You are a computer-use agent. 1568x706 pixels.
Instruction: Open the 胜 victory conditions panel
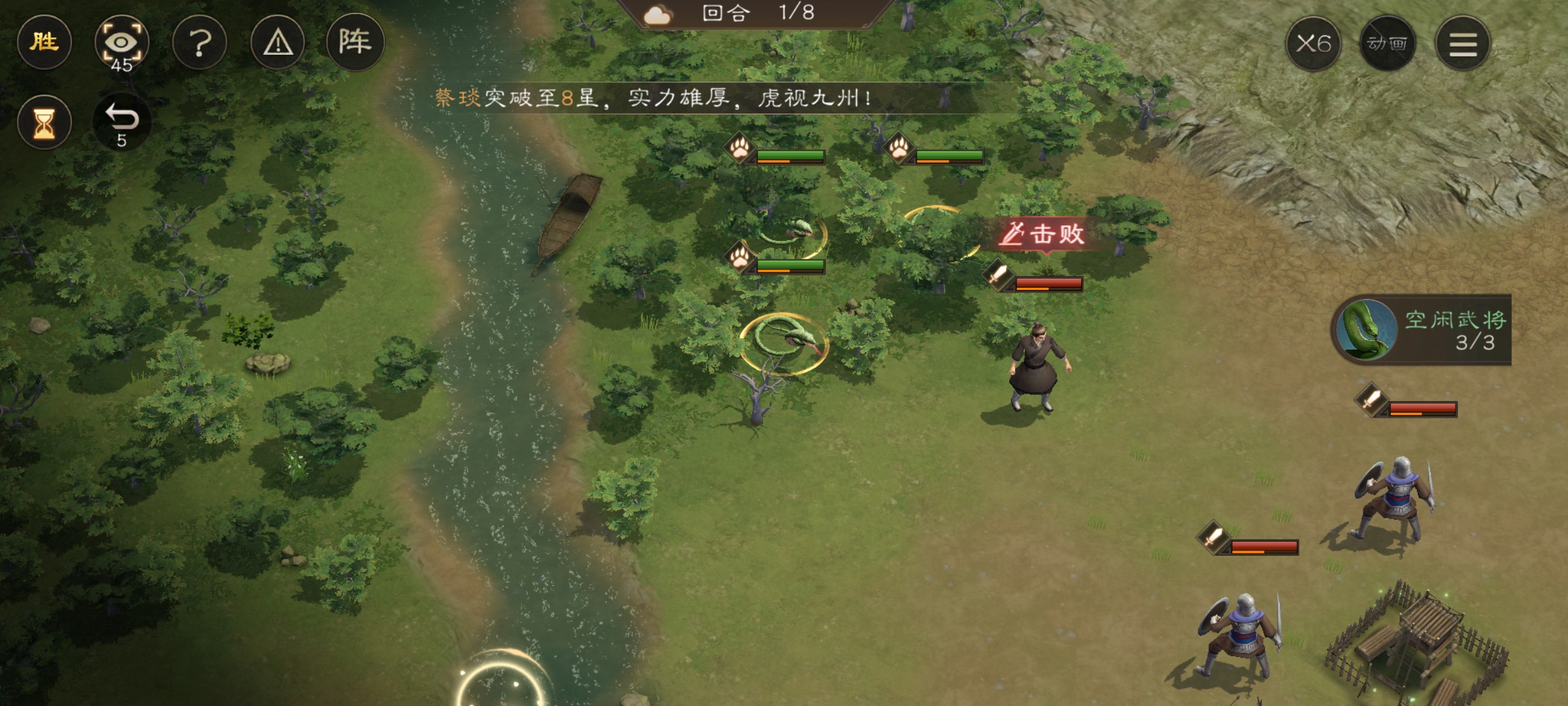(43, 42)
